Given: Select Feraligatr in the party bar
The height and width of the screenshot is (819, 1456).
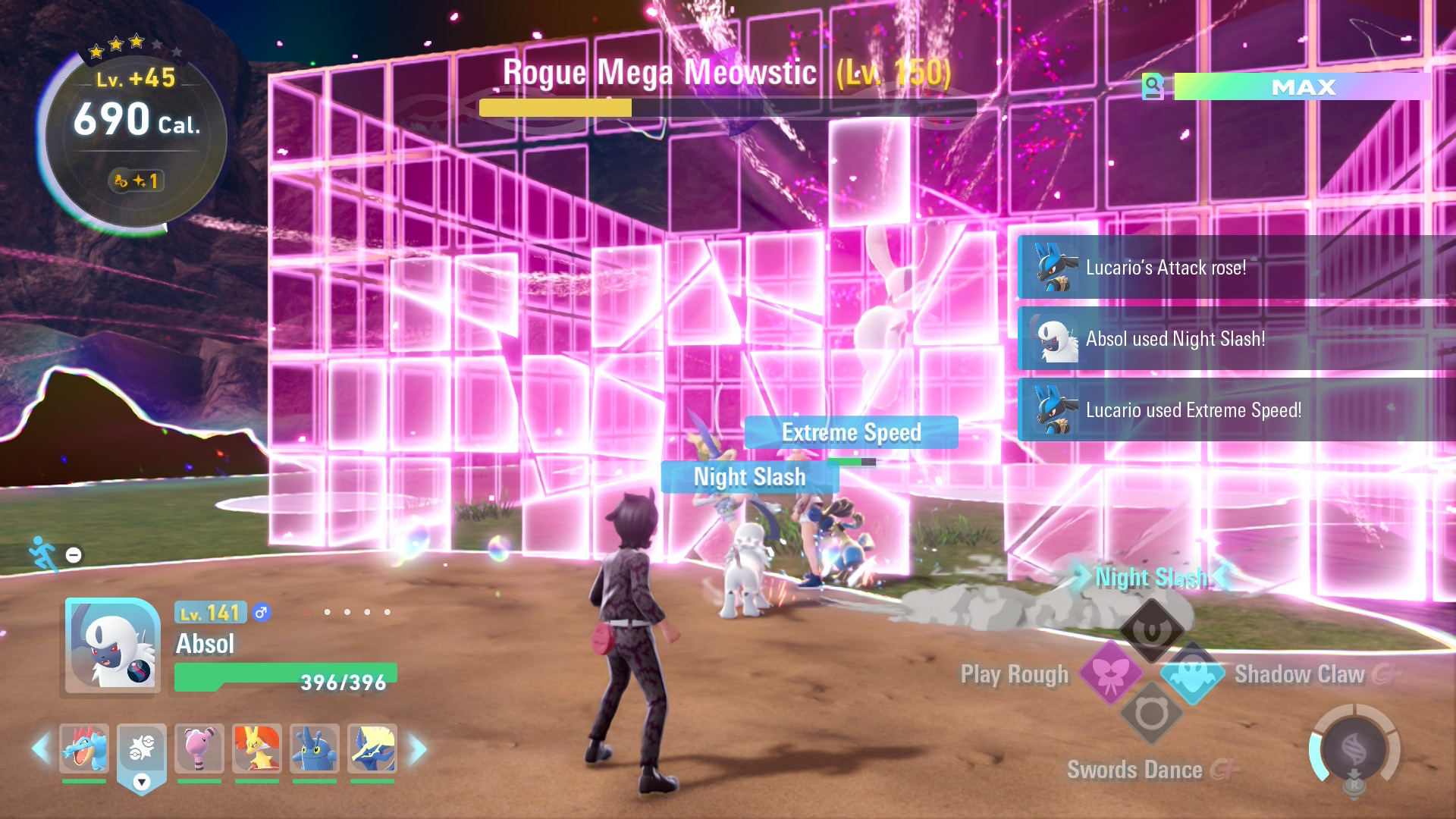Looking at the screenshot, I should coord(84,748).
